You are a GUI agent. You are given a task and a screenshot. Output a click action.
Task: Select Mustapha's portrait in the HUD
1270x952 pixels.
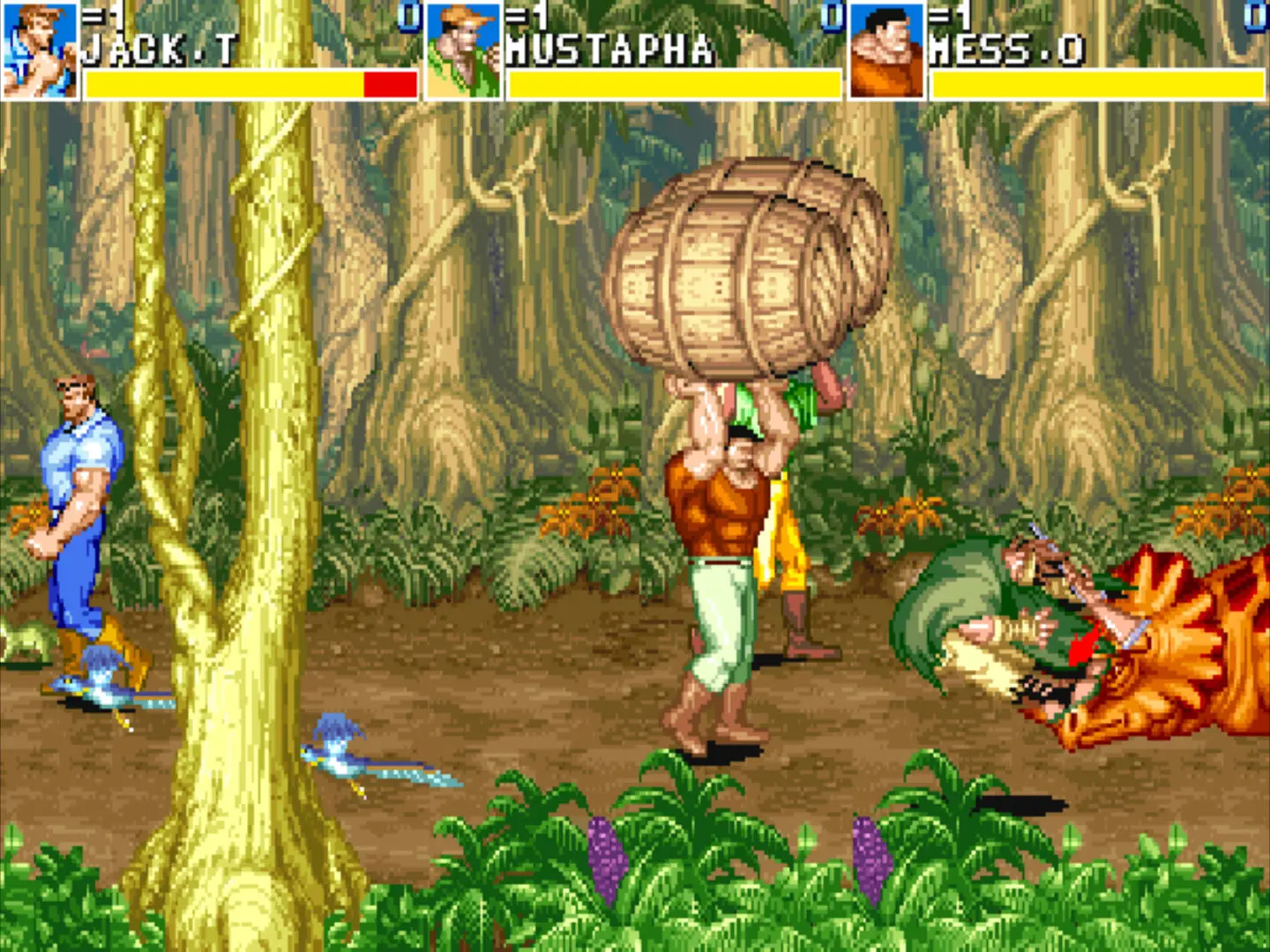point(463,50)
